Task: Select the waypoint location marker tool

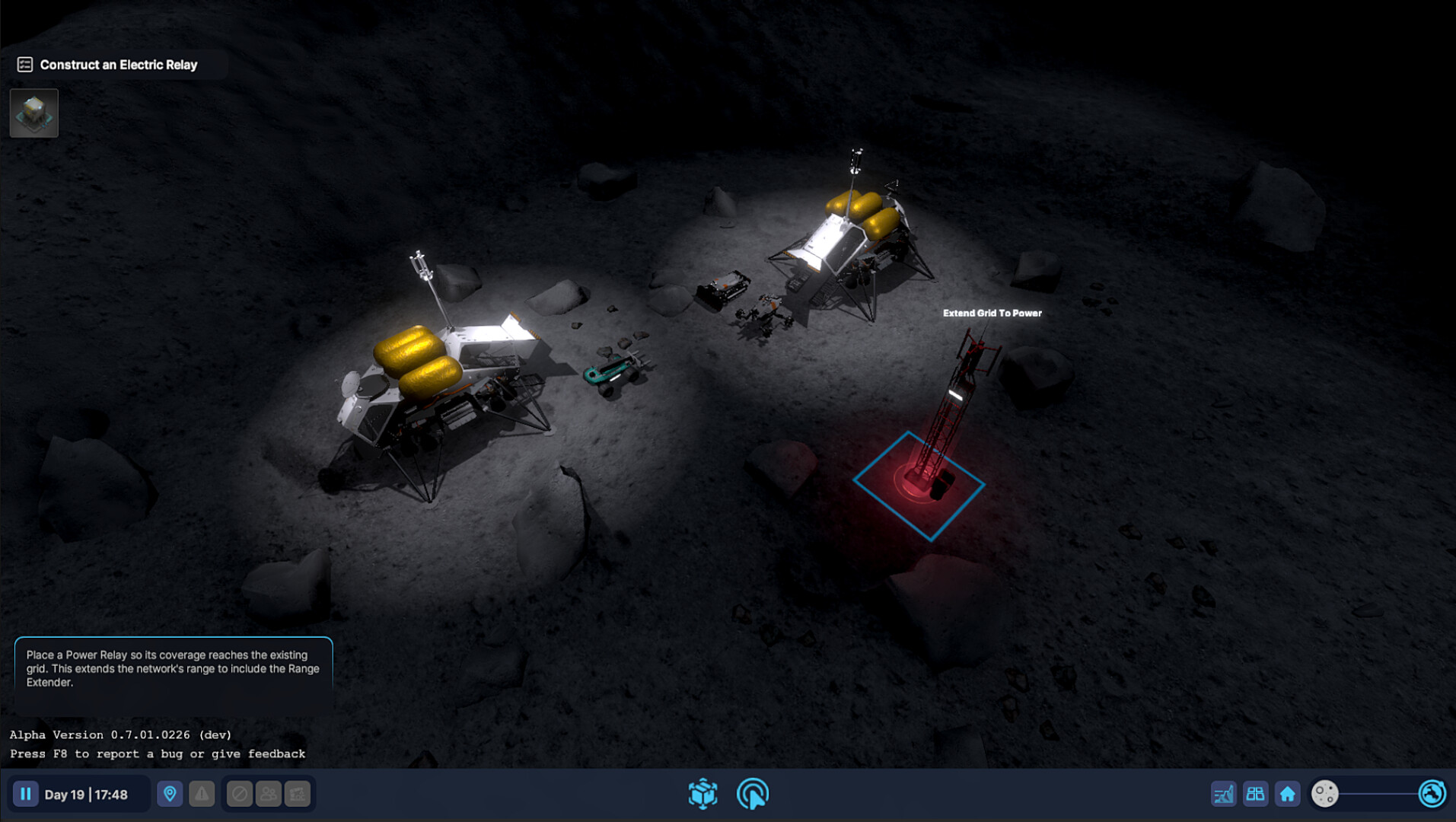Action: [x=169, y=793]
